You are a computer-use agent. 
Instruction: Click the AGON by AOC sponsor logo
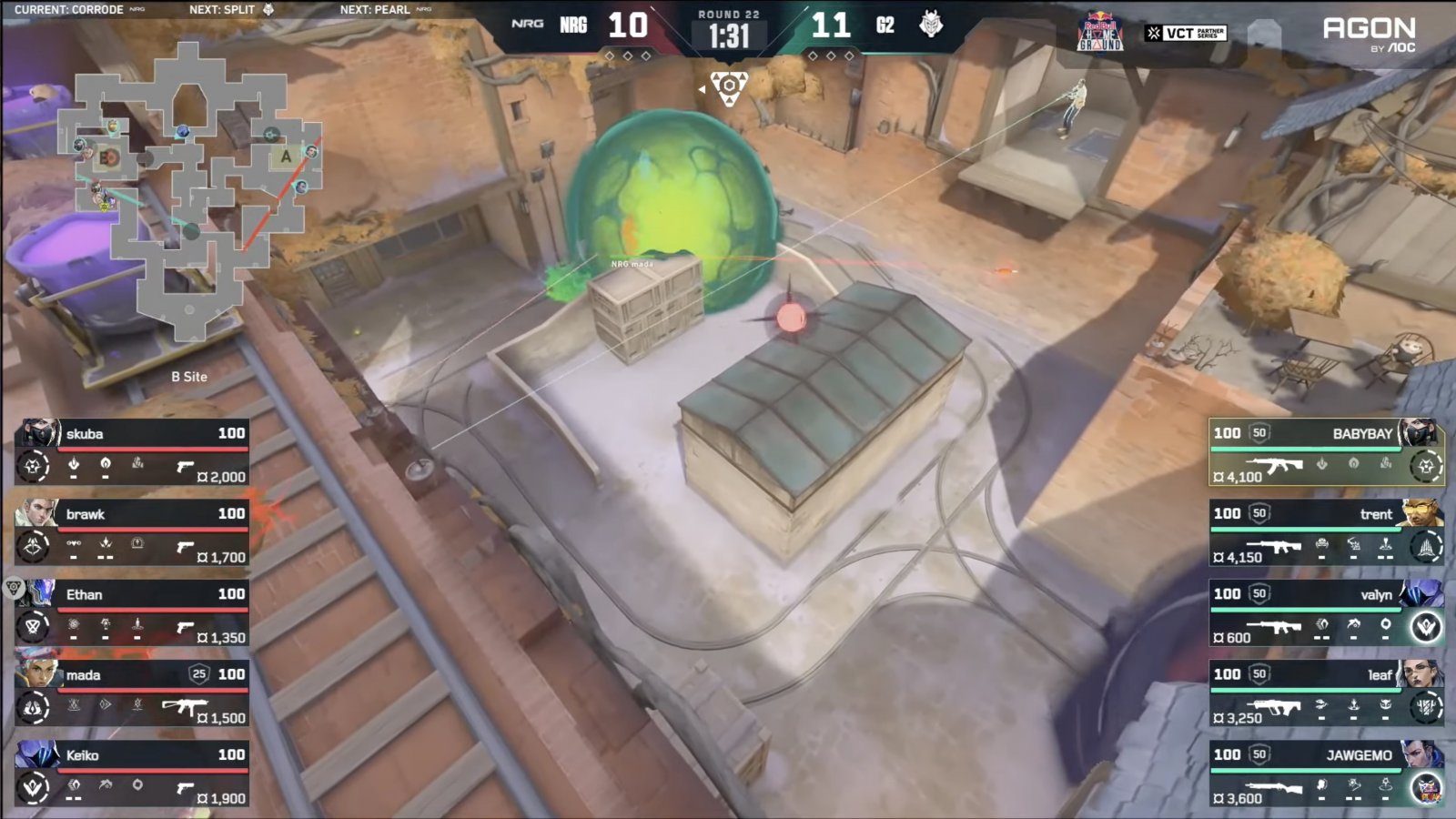(1369, 34)
